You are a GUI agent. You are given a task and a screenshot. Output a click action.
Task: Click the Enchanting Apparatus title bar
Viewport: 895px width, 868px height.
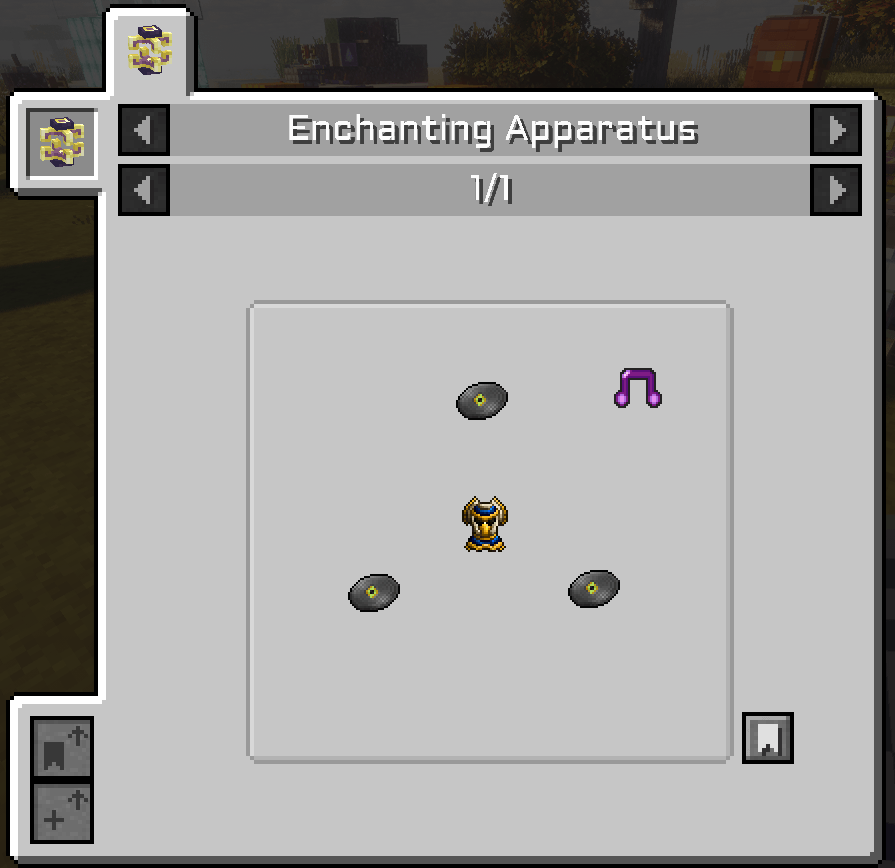click(x=490, y=130)
